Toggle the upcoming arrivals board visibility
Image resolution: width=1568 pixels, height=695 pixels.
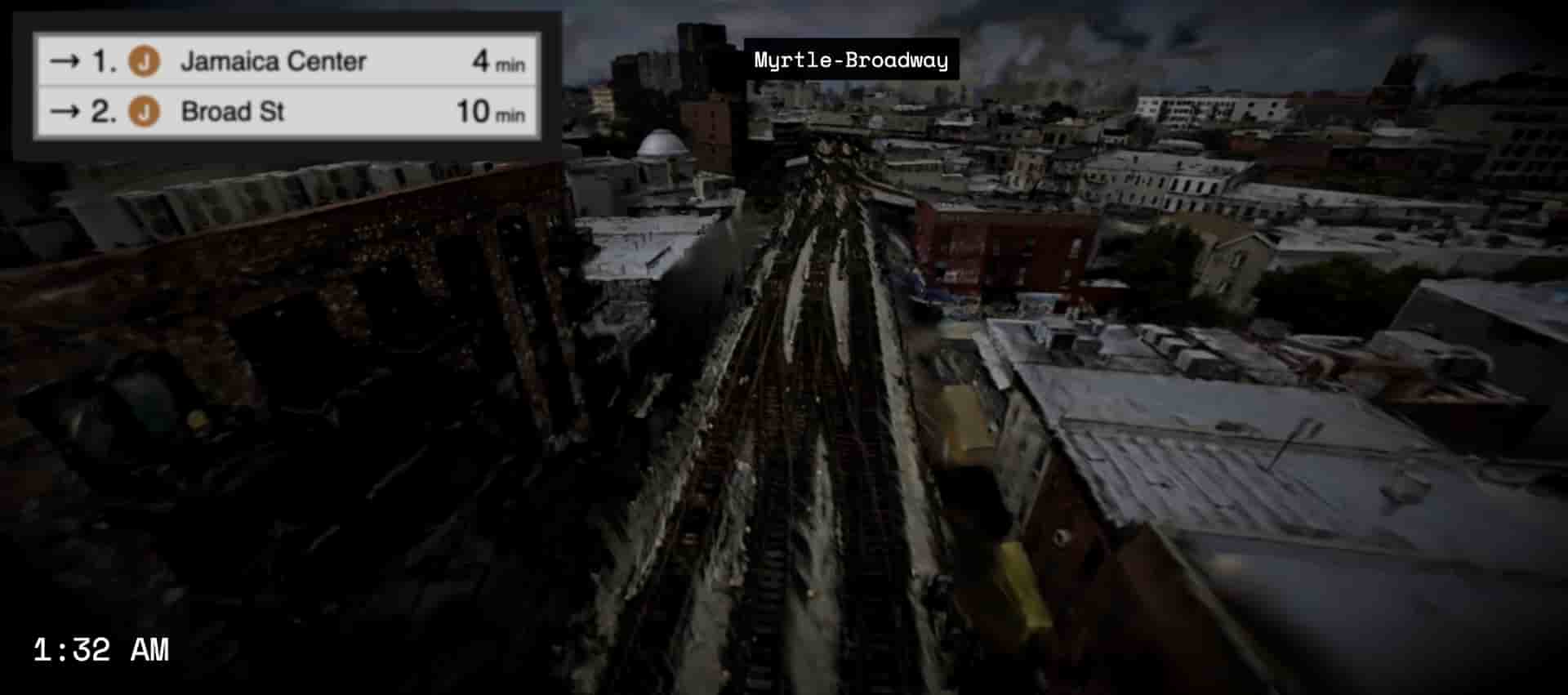pos(286,86)
